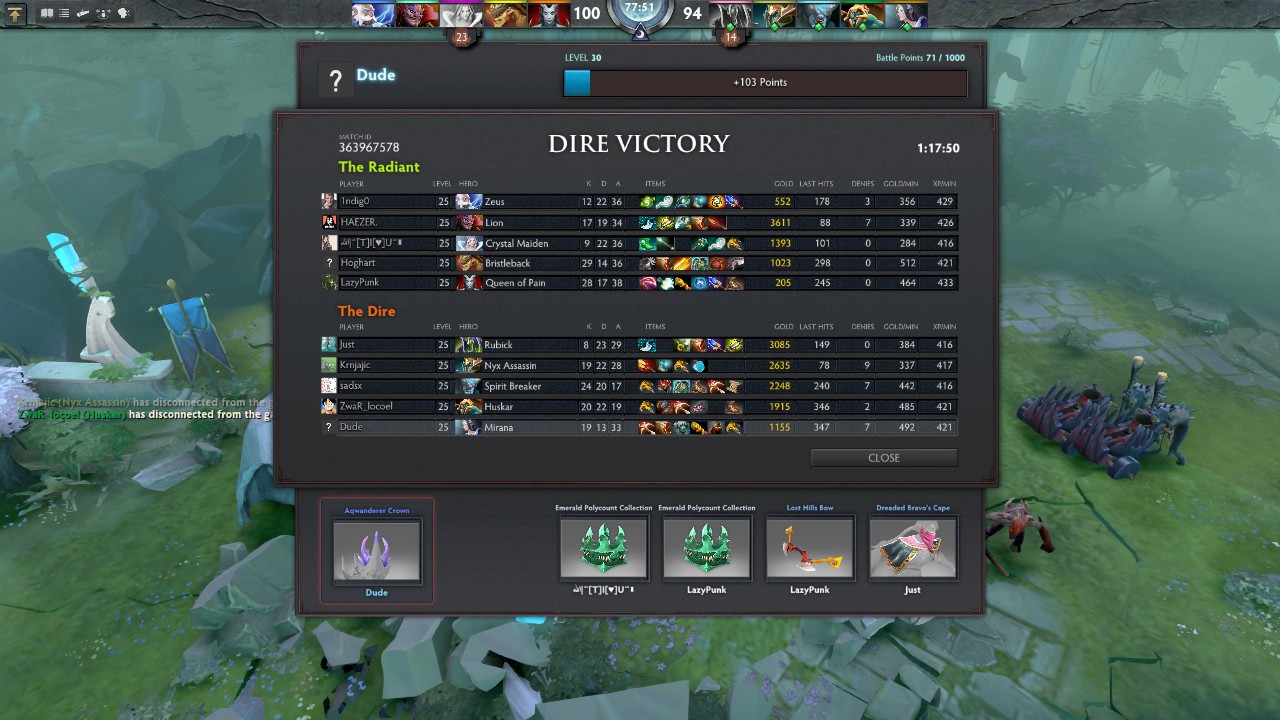Close the Dire Victory scoreboard

click(883, 458)
